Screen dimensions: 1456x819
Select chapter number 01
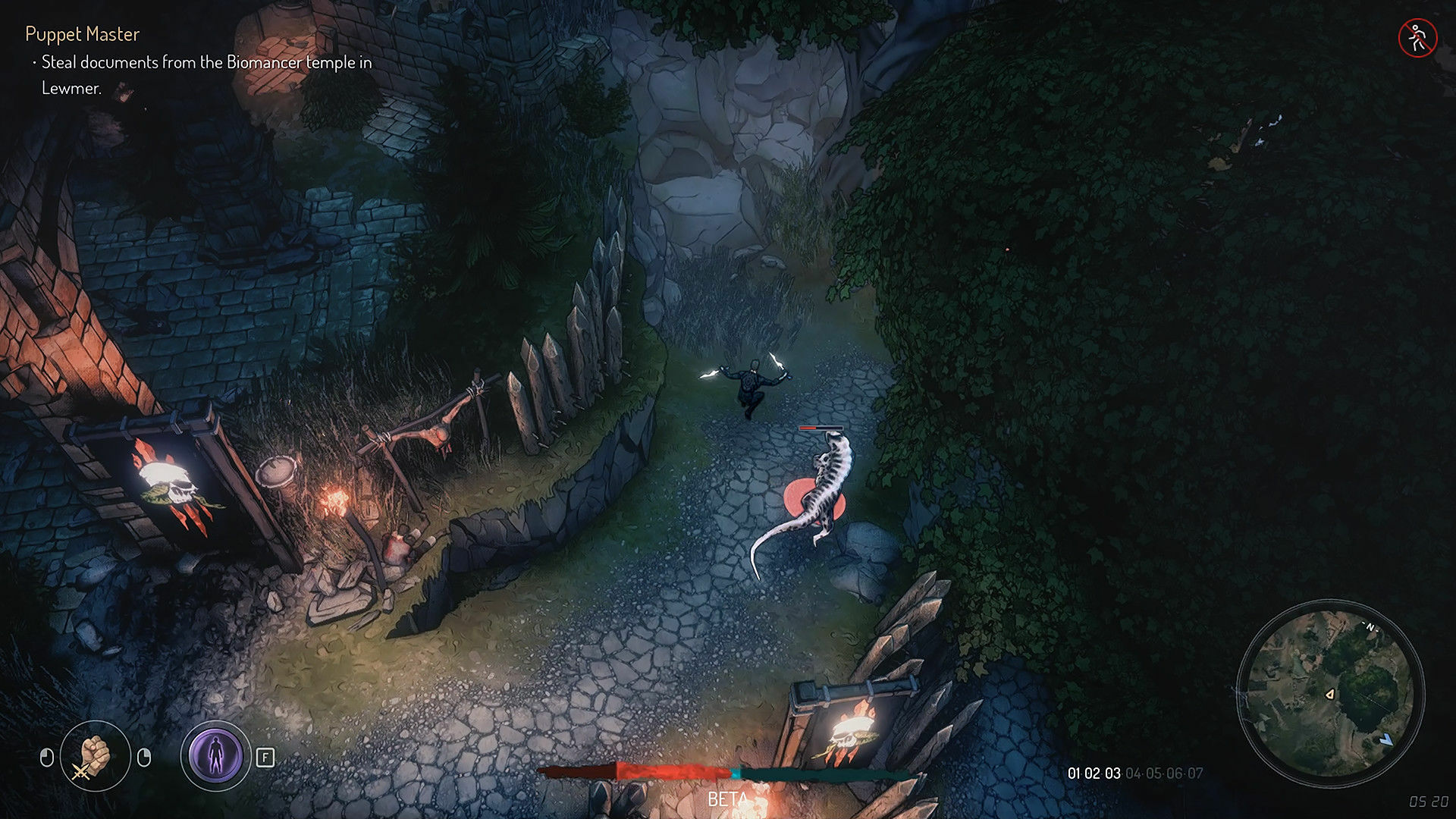[1074, 773]
